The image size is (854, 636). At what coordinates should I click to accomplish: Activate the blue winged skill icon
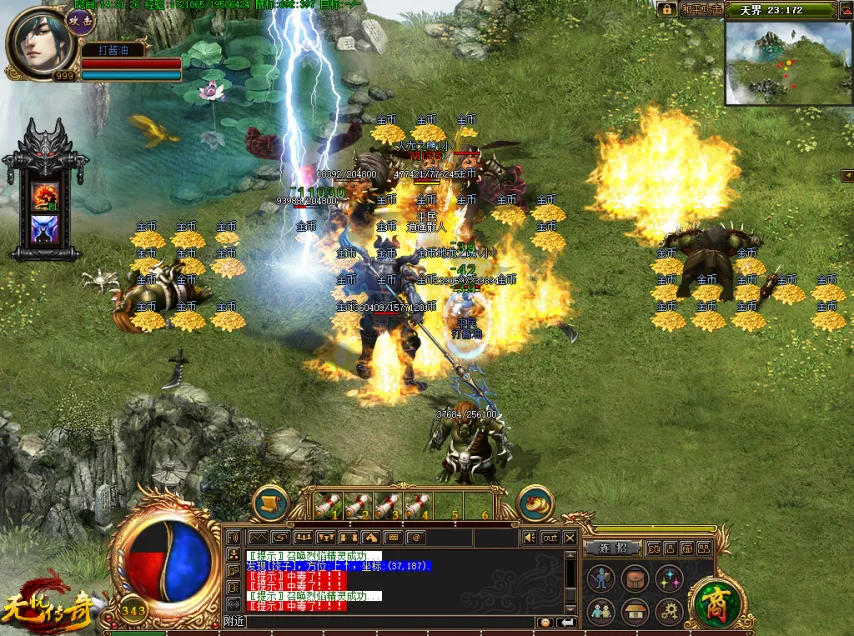click(x=45, y=230)
